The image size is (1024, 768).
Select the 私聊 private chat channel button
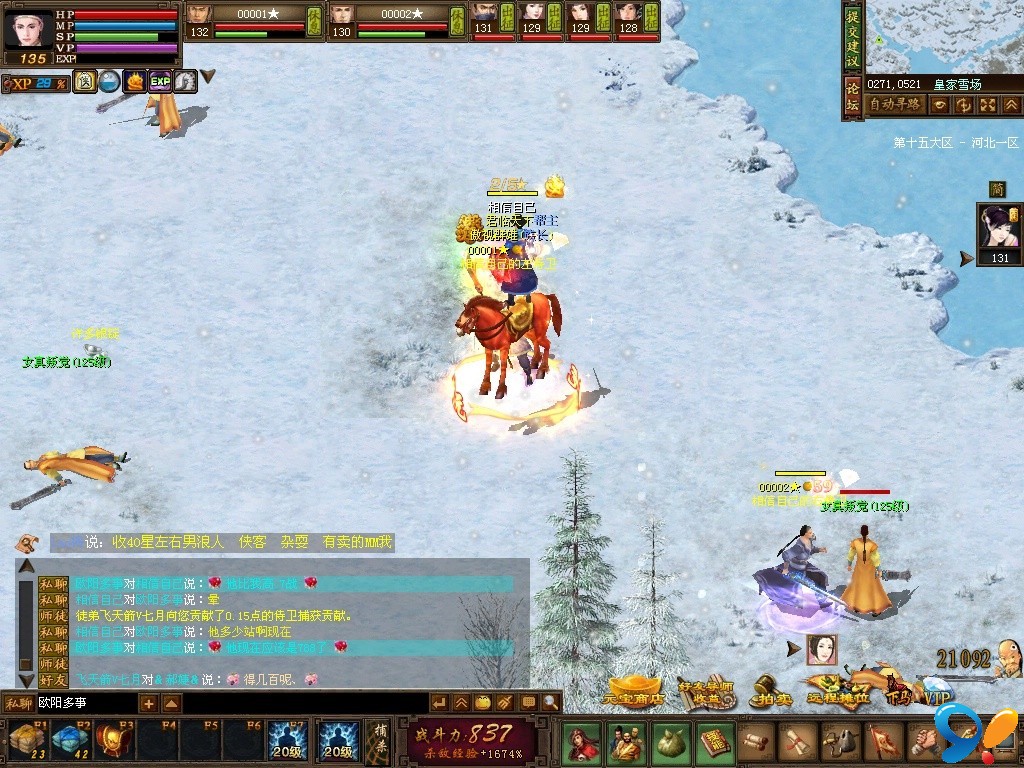point(18,703)
